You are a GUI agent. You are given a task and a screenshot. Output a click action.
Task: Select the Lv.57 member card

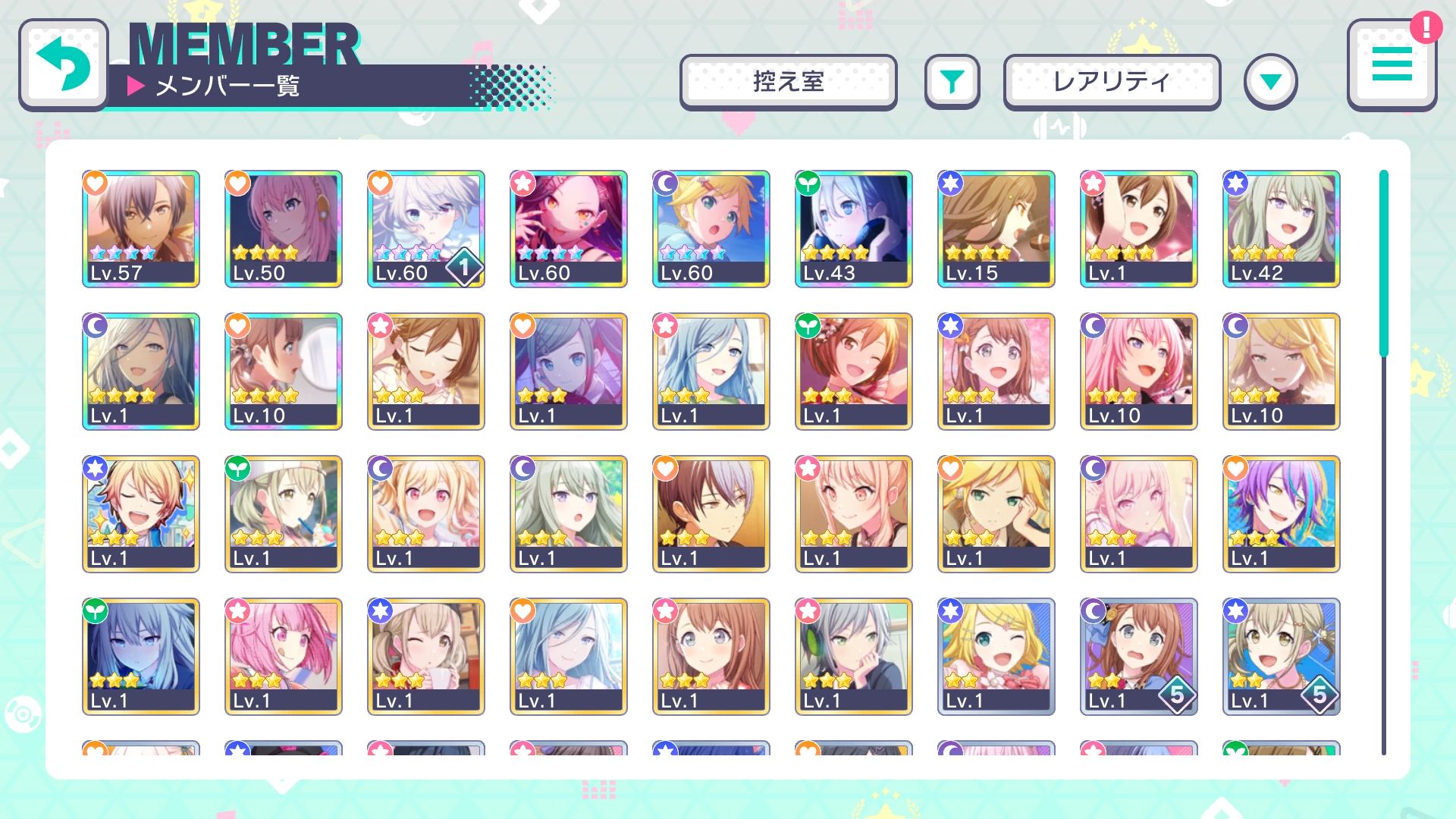141,229
